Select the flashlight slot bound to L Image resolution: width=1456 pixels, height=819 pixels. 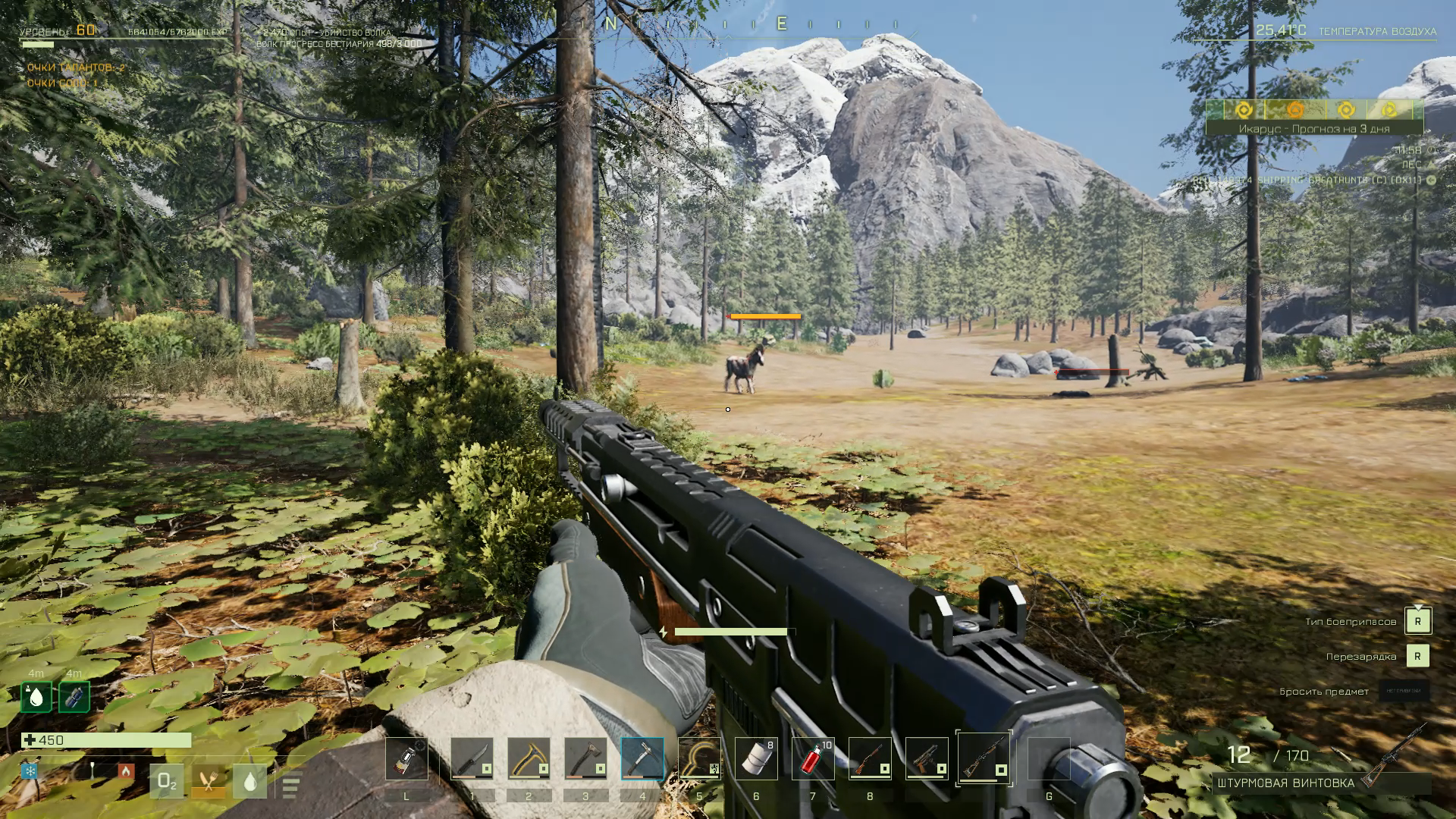(x=406, y=758)
